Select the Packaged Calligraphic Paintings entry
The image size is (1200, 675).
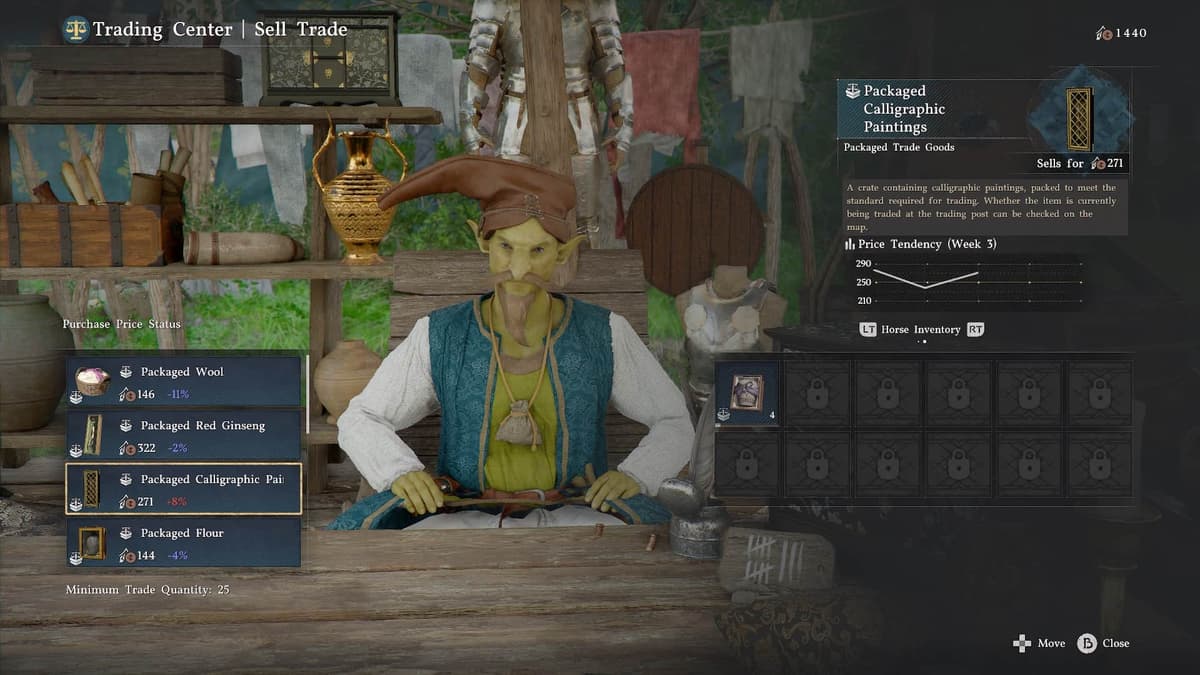184,488
